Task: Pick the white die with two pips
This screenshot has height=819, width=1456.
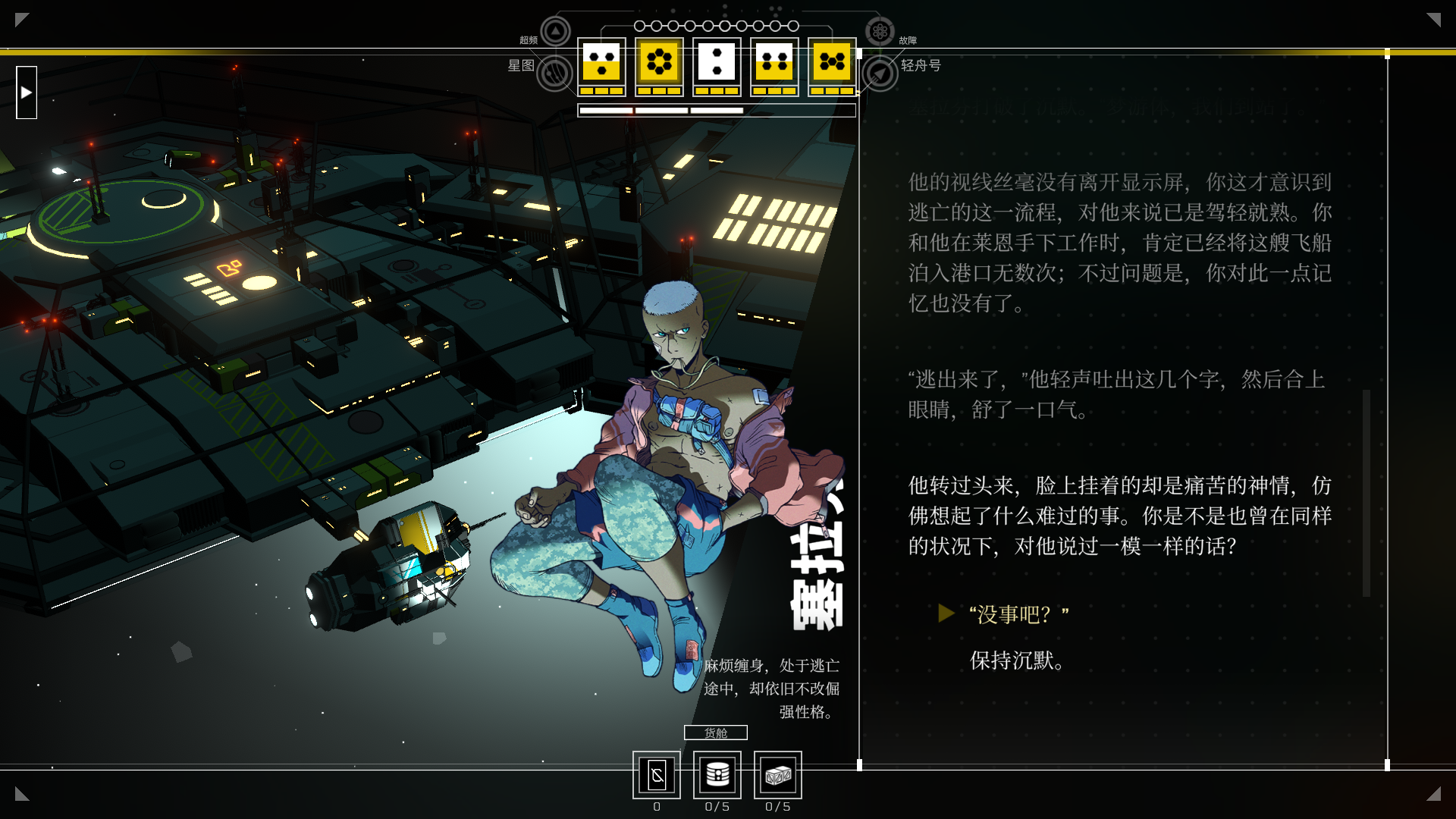Action: (x=717, y=62)
